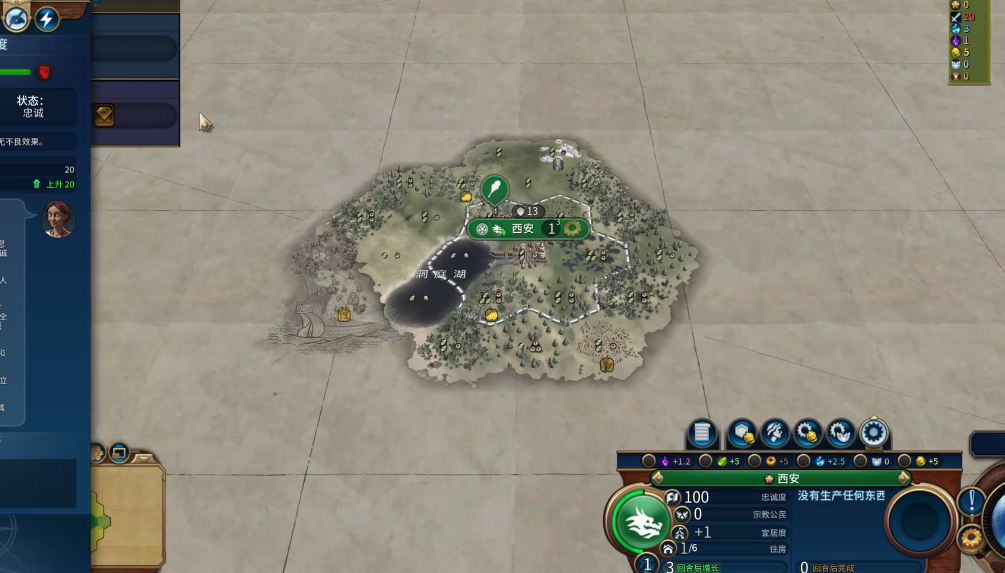Open the production queue gear button
This screenshot has height=573, width=1005.
pos(874,433)
